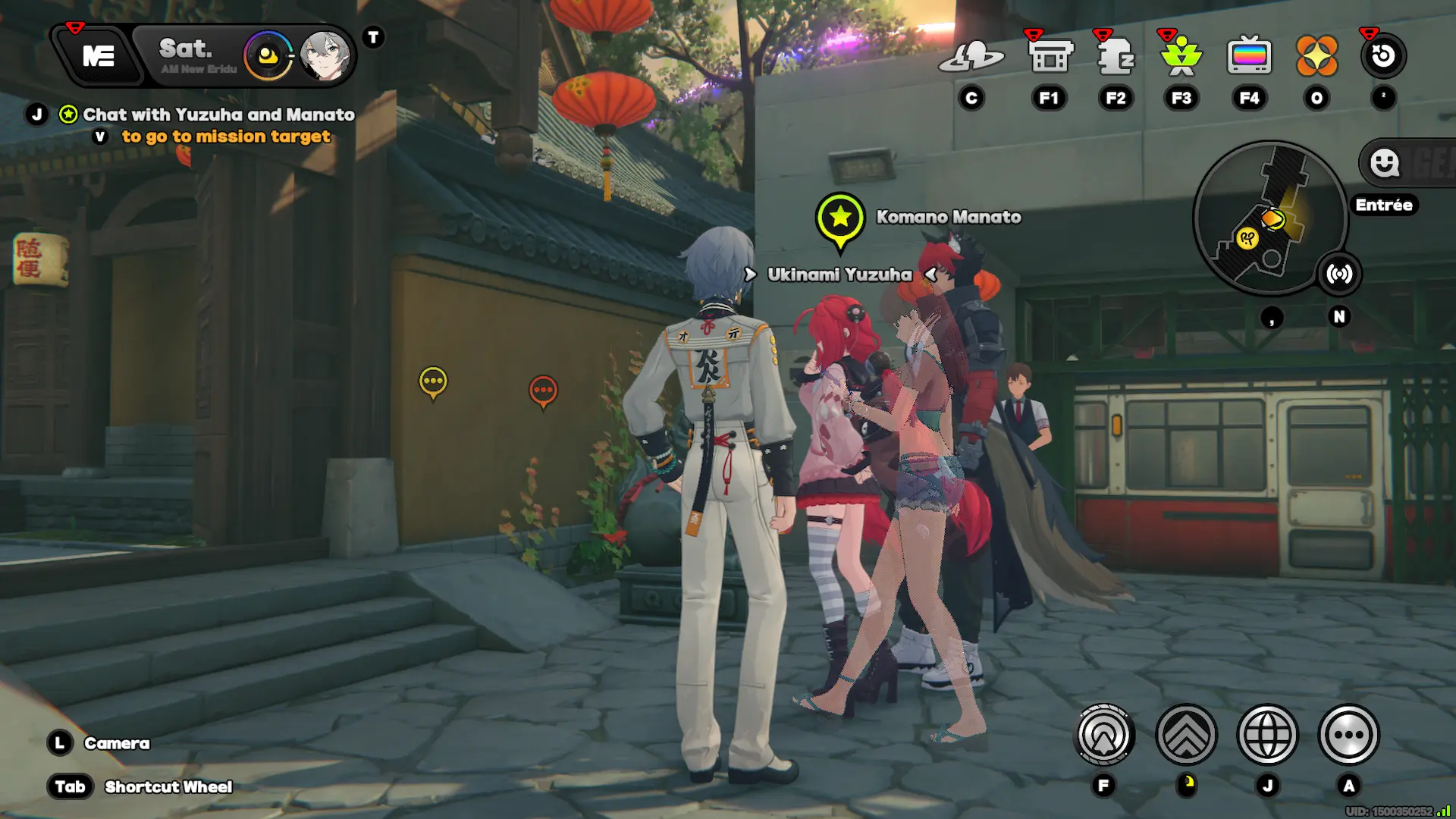The height and width of the screenshot is (819, 1456).
Task: Open the flying hat icon menu
Action: point(971,56)
